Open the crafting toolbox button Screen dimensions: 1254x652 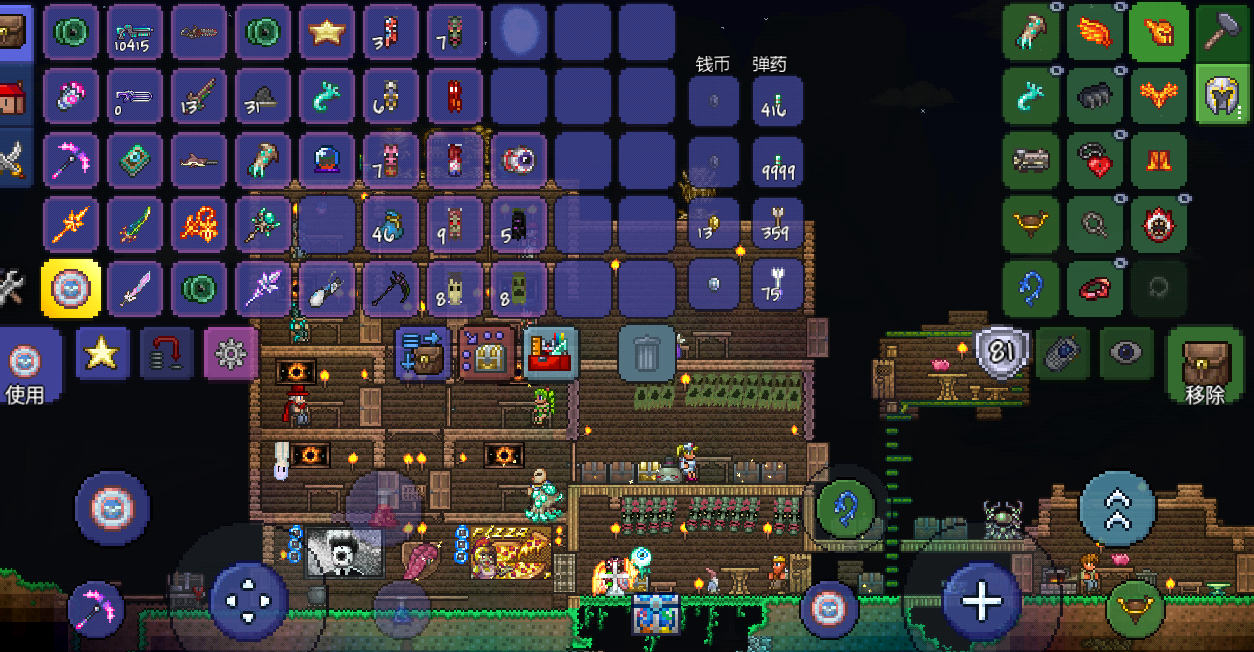click(x=550, y=353)
